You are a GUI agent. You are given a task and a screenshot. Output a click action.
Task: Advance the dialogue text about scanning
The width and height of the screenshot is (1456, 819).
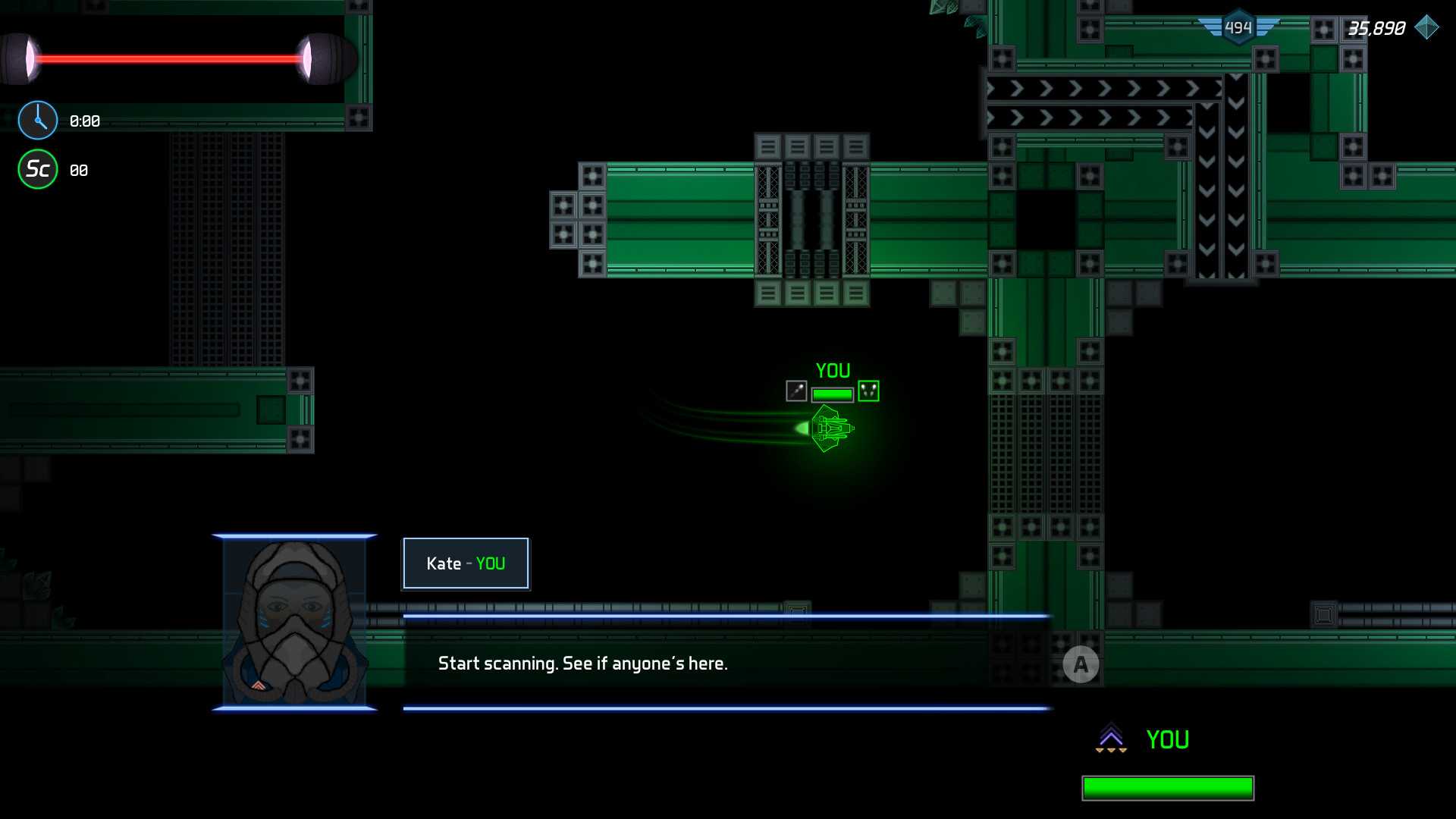(x=1081, y=665)
